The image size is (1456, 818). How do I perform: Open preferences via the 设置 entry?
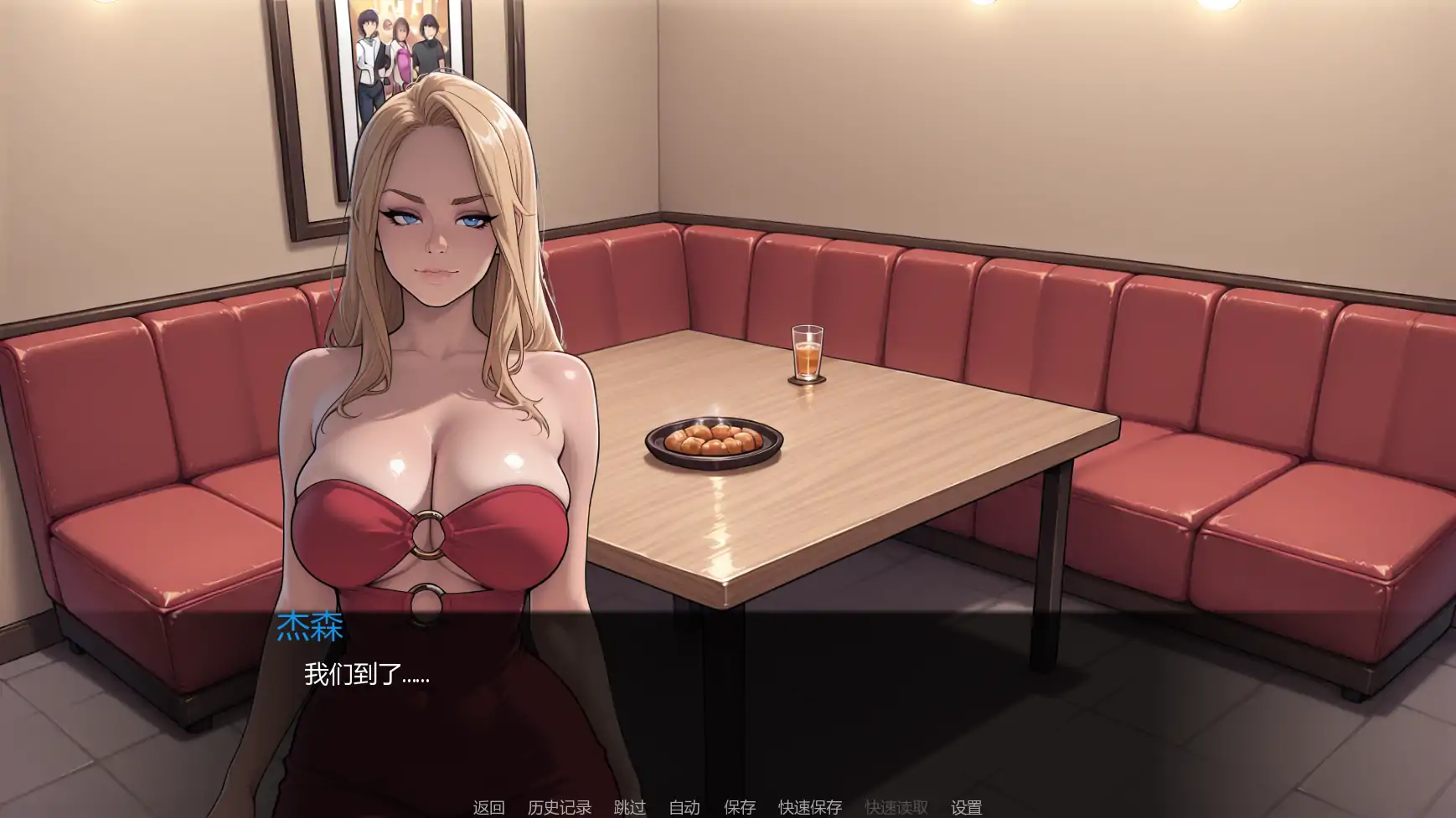pyautogui.click(x=966, y=807)
